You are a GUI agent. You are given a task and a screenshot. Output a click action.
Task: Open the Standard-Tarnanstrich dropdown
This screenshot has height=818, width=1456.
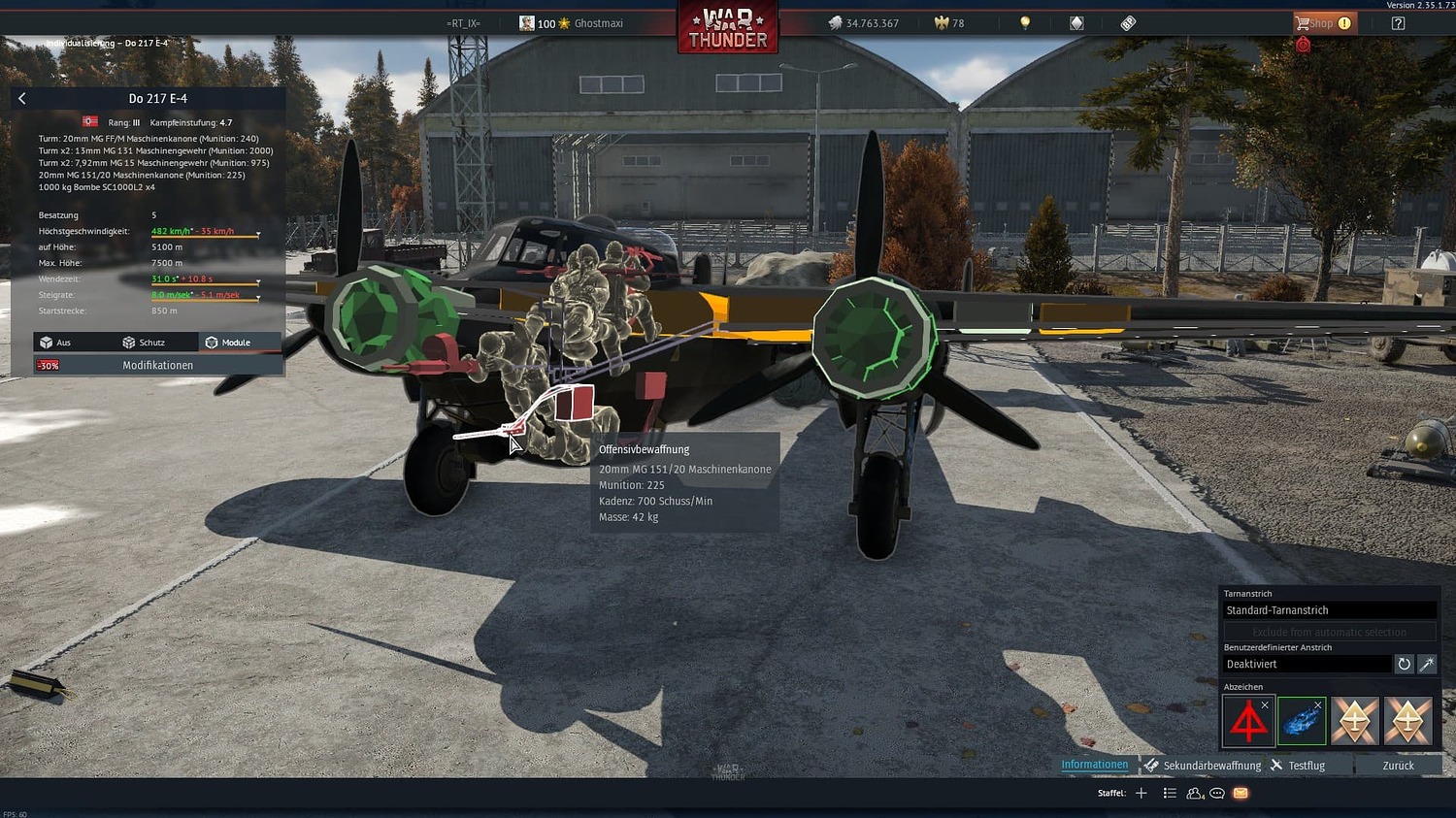(1328, 609)
